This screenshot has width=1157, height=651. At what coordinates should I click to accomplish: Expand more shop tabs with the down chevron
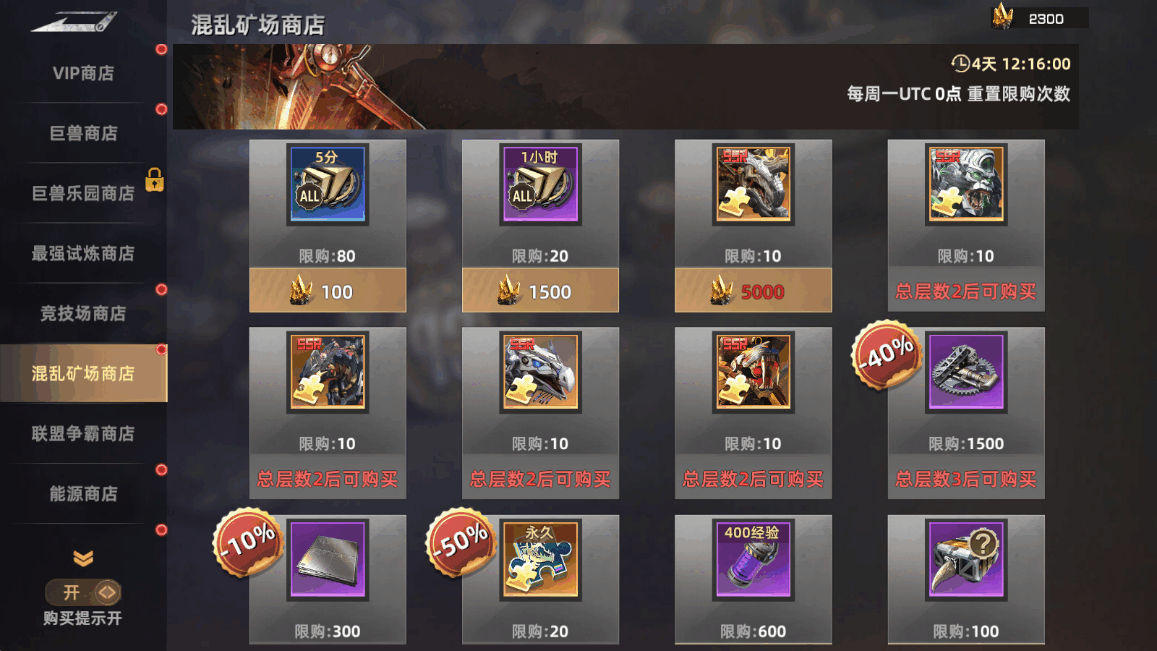83,558
